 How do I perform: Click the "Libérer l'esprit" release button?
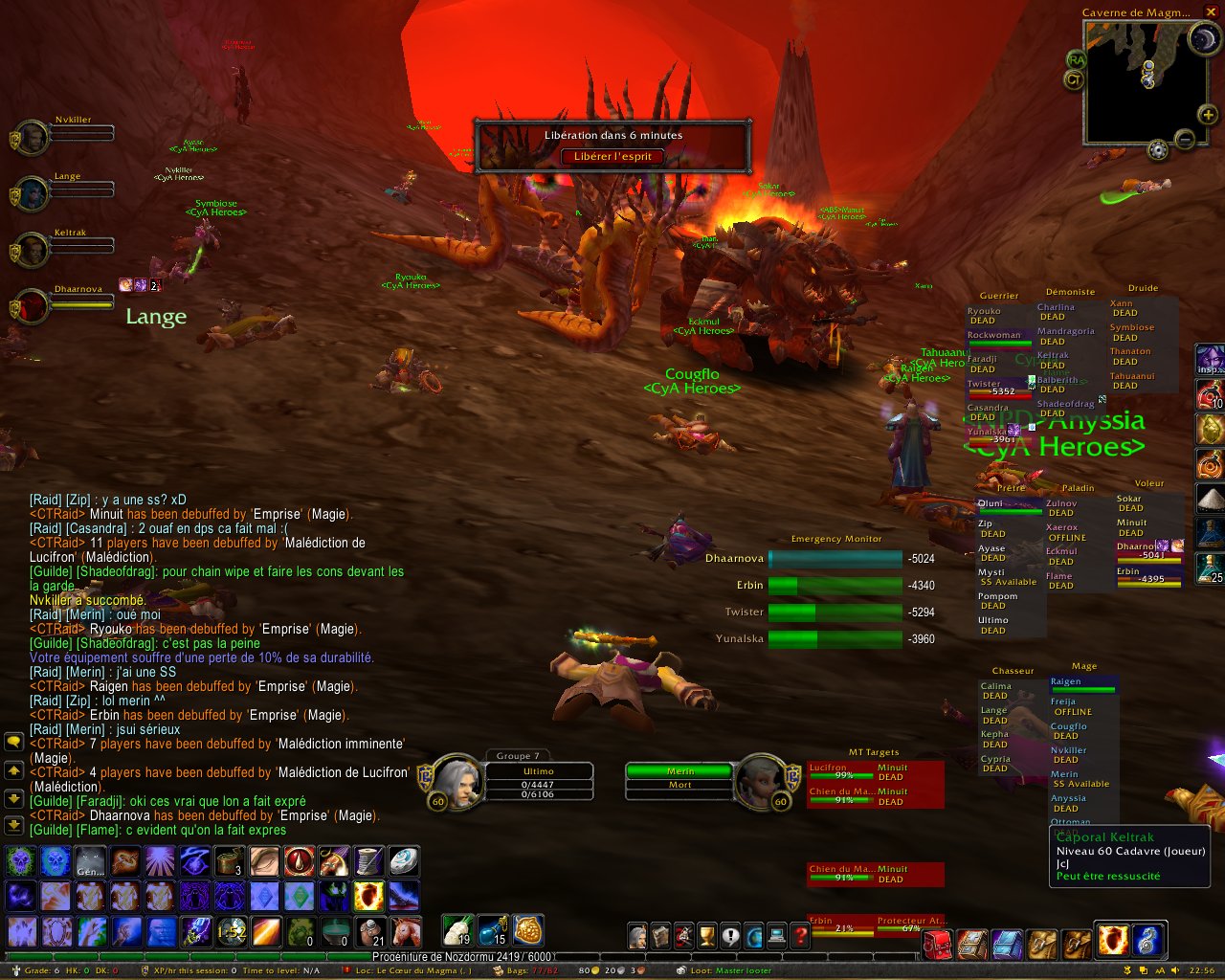coord(612,156)
